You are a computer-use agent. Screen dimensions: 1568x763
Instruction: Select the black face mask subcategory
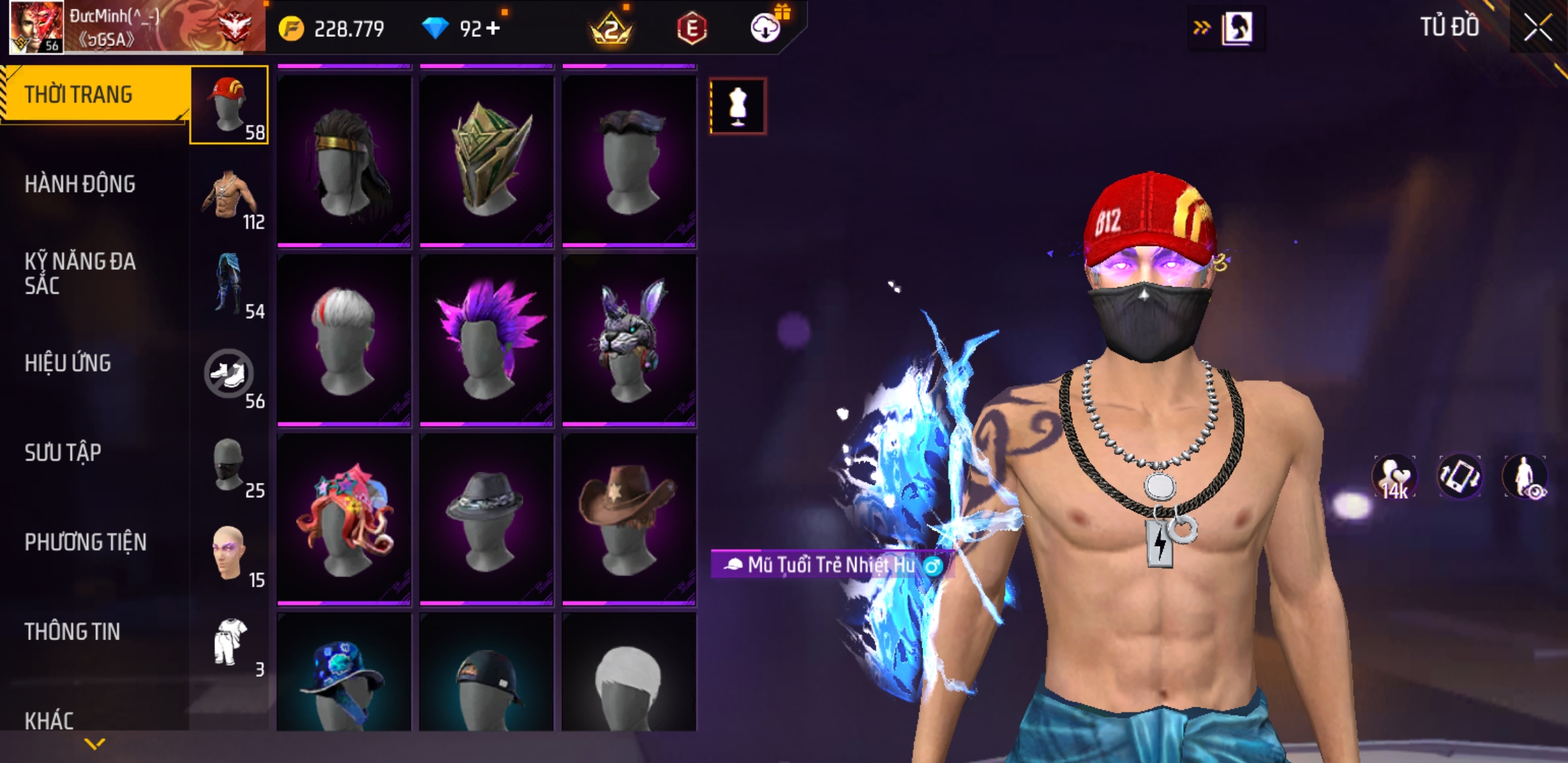tap(229, 464)
